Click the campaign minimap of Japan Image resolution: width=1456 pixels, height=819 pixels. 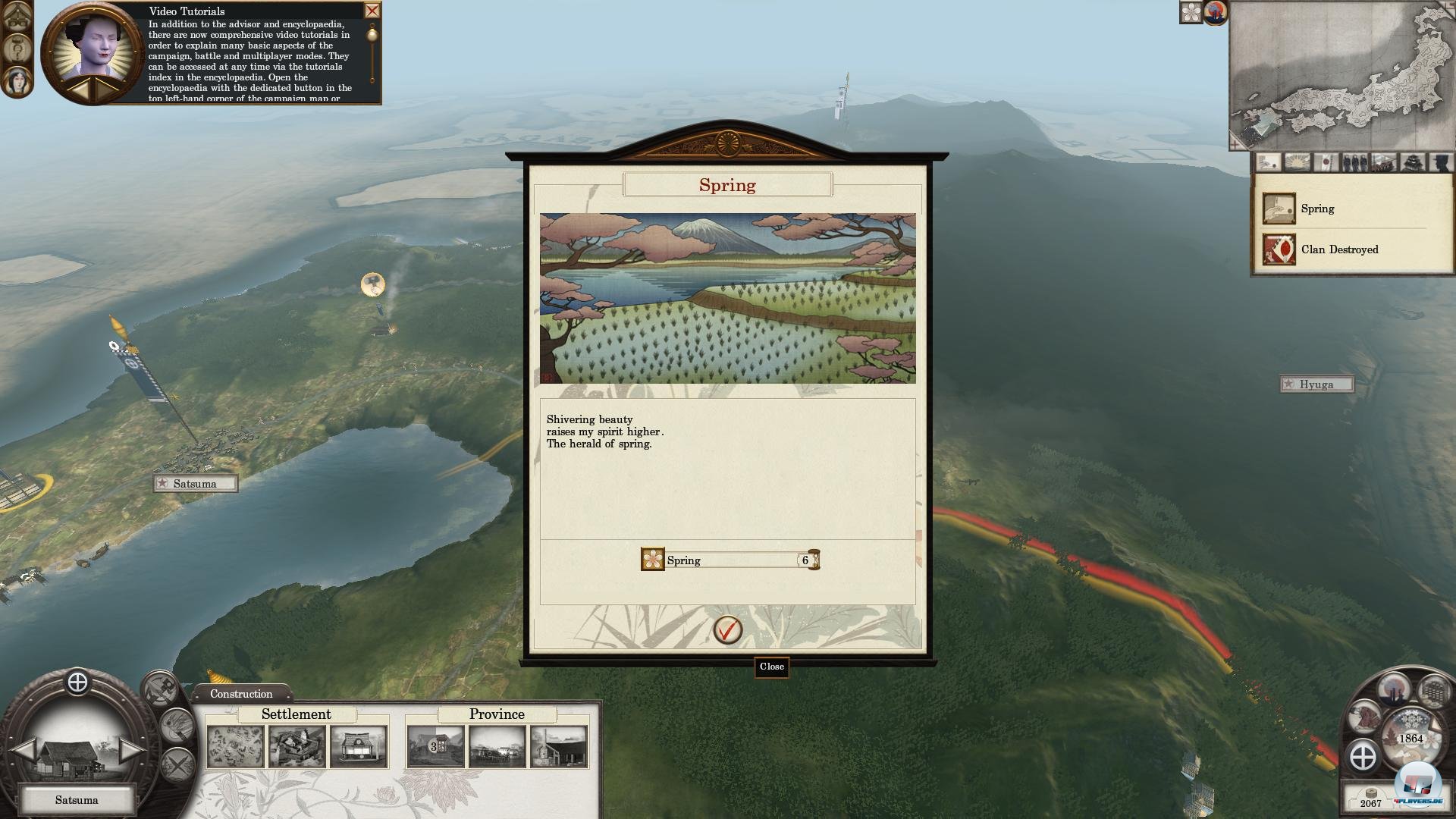tap(1341, 76)
